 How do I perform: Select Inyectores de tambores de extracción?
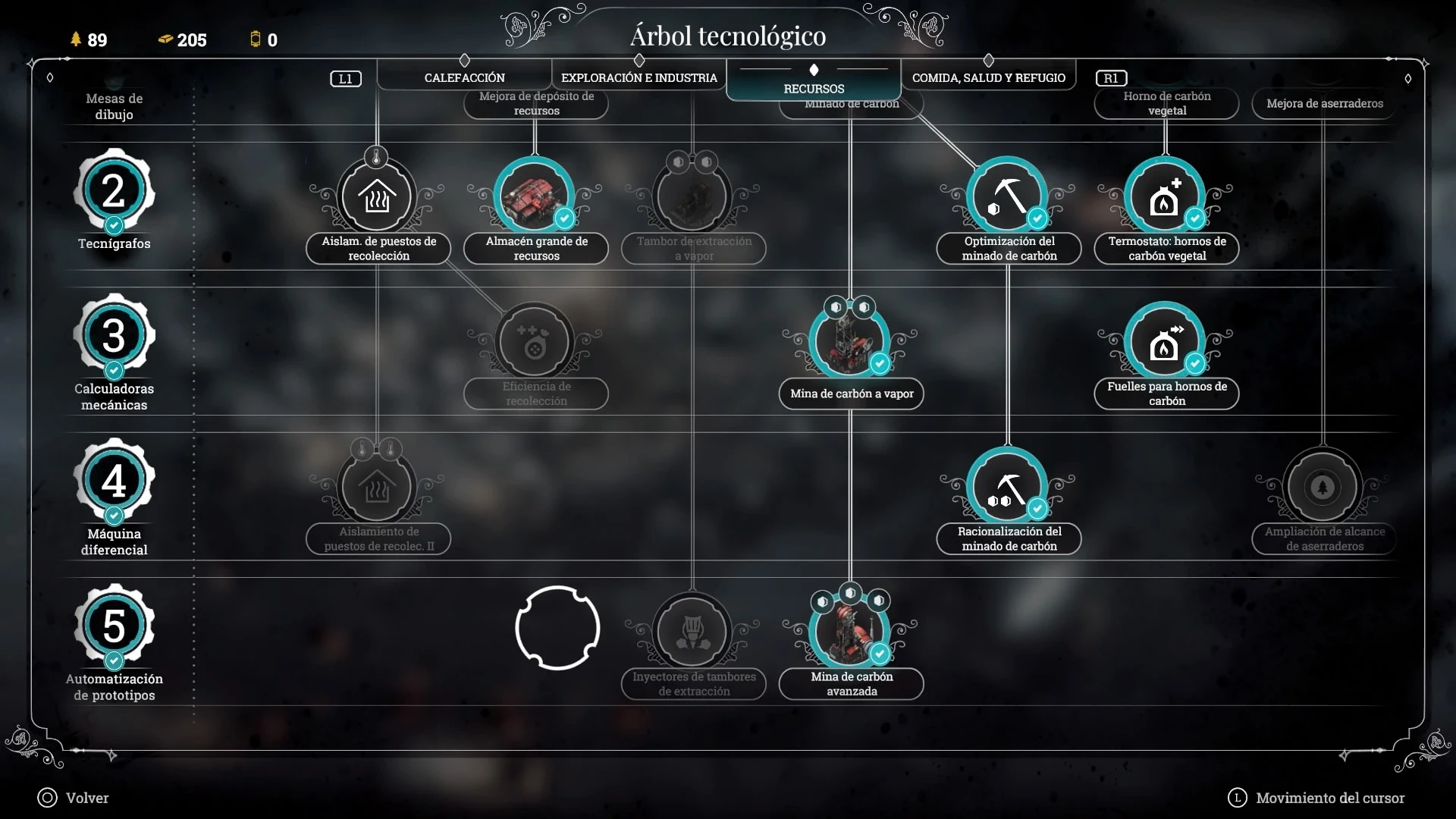click(x=692, y=632)
